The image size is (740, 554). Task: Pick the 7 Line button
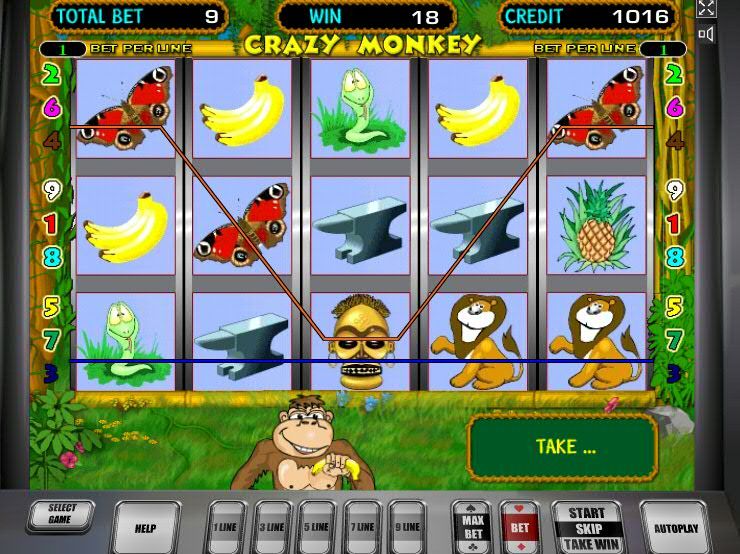pos(362,526)
